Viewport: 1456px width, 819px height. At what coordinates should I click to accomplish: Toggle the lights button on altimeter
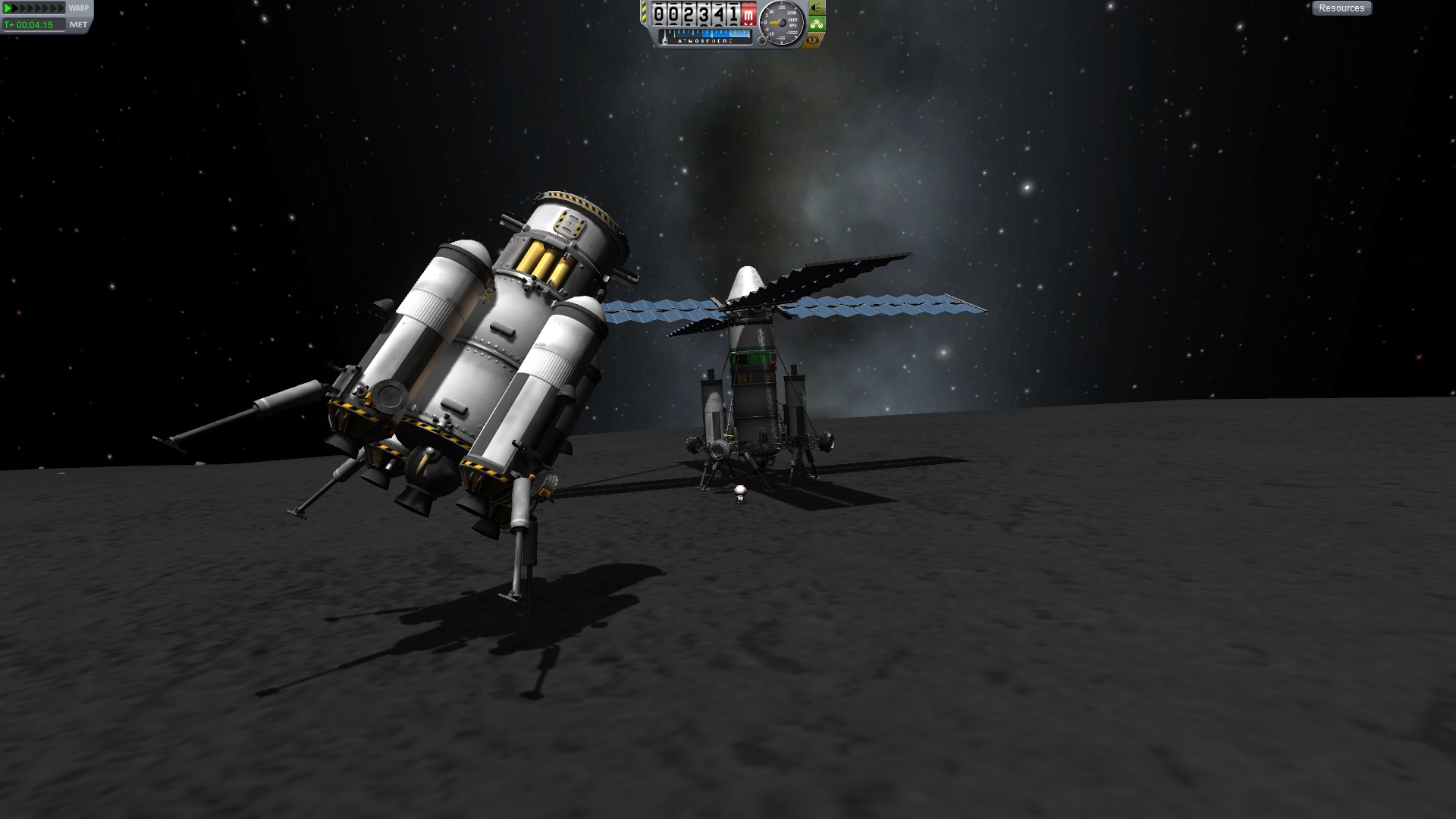point(816,8)
